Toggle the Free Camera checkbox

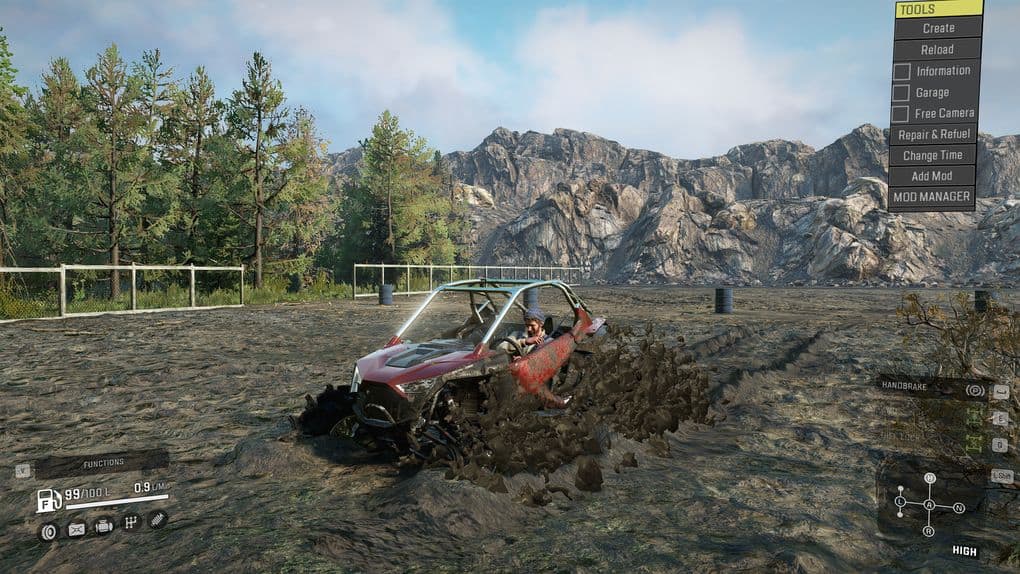click(x=901, y=114)
